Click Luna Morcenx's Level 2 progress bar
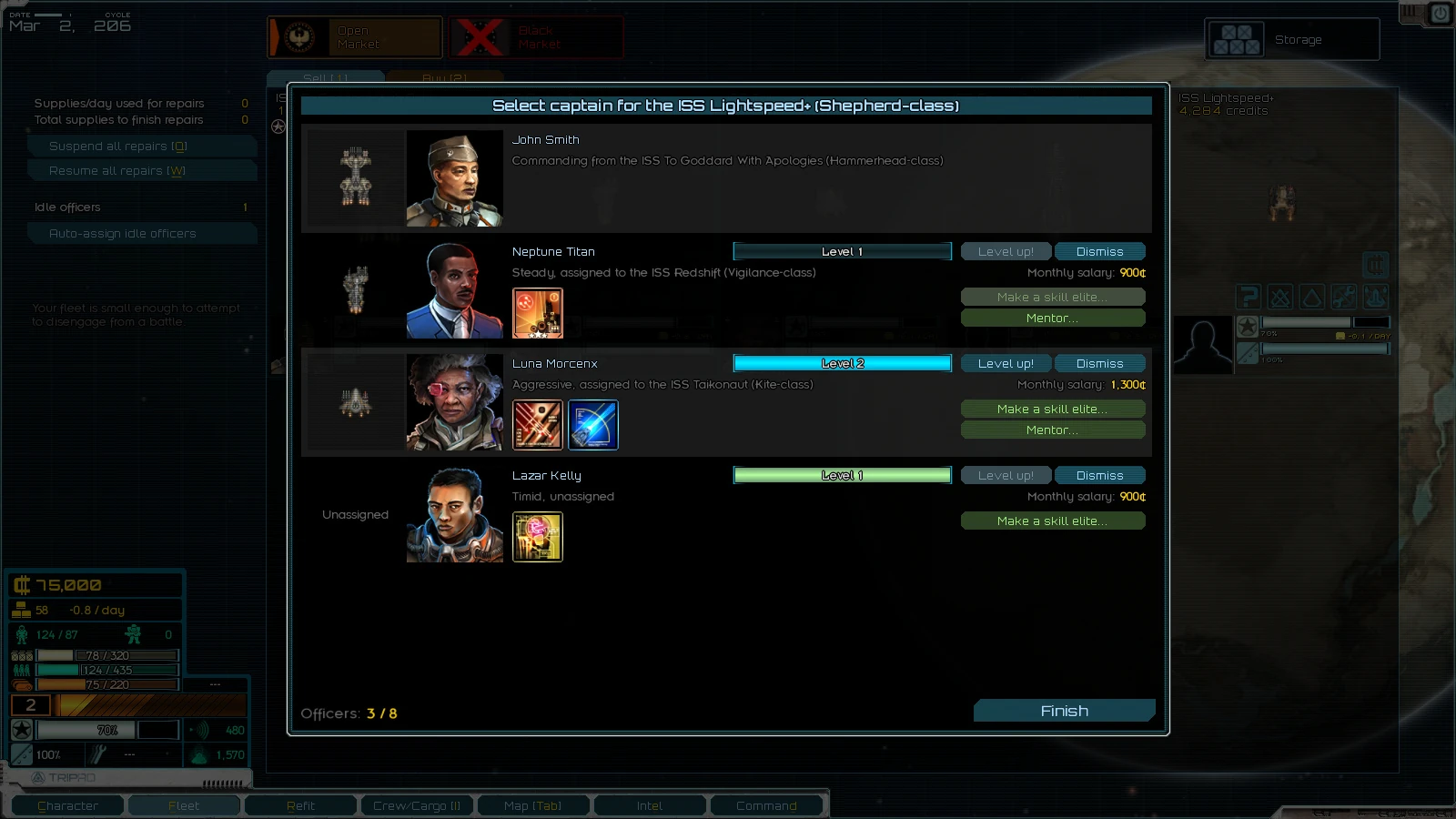1456x819 pixels. 842,363
